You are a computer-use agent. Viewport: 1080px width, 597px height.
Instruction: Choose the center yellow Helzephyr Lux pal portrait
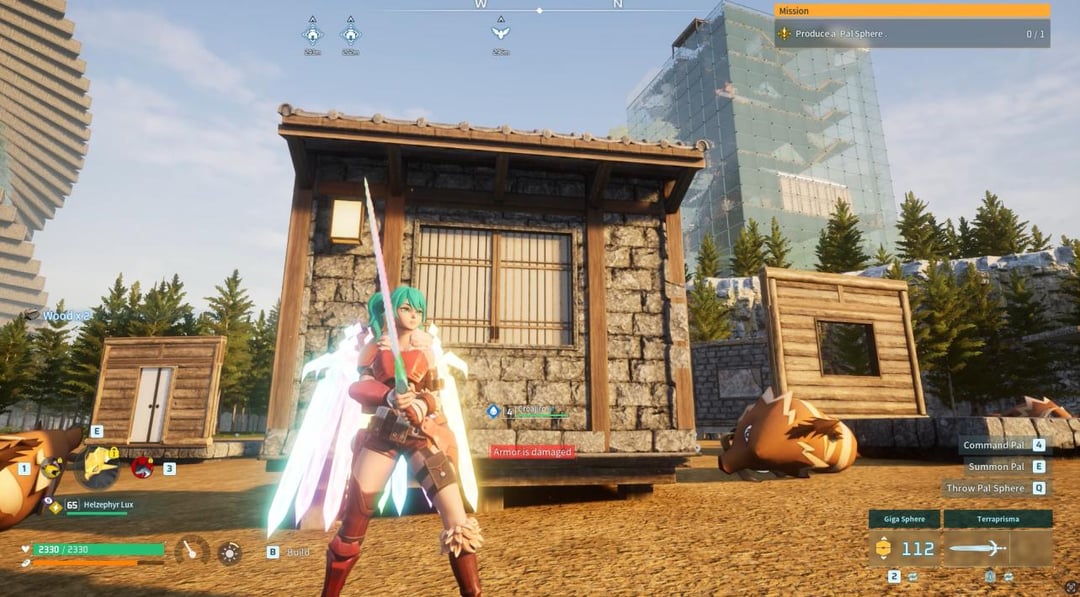click(100, 465)
